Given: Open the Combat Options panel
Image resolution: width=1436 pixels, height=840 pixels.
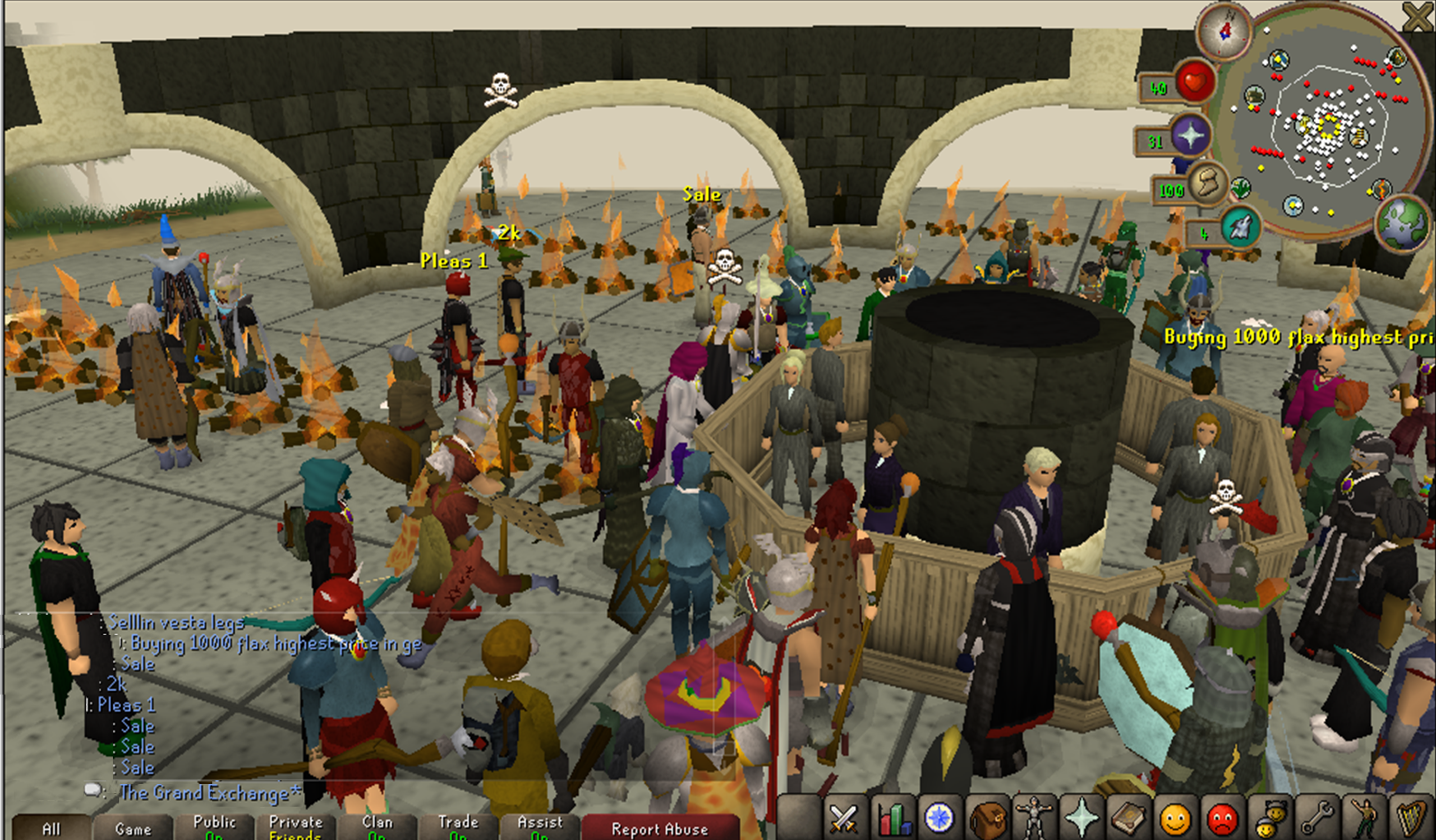Looking at the screenshot, I should (x=845, y=818).
